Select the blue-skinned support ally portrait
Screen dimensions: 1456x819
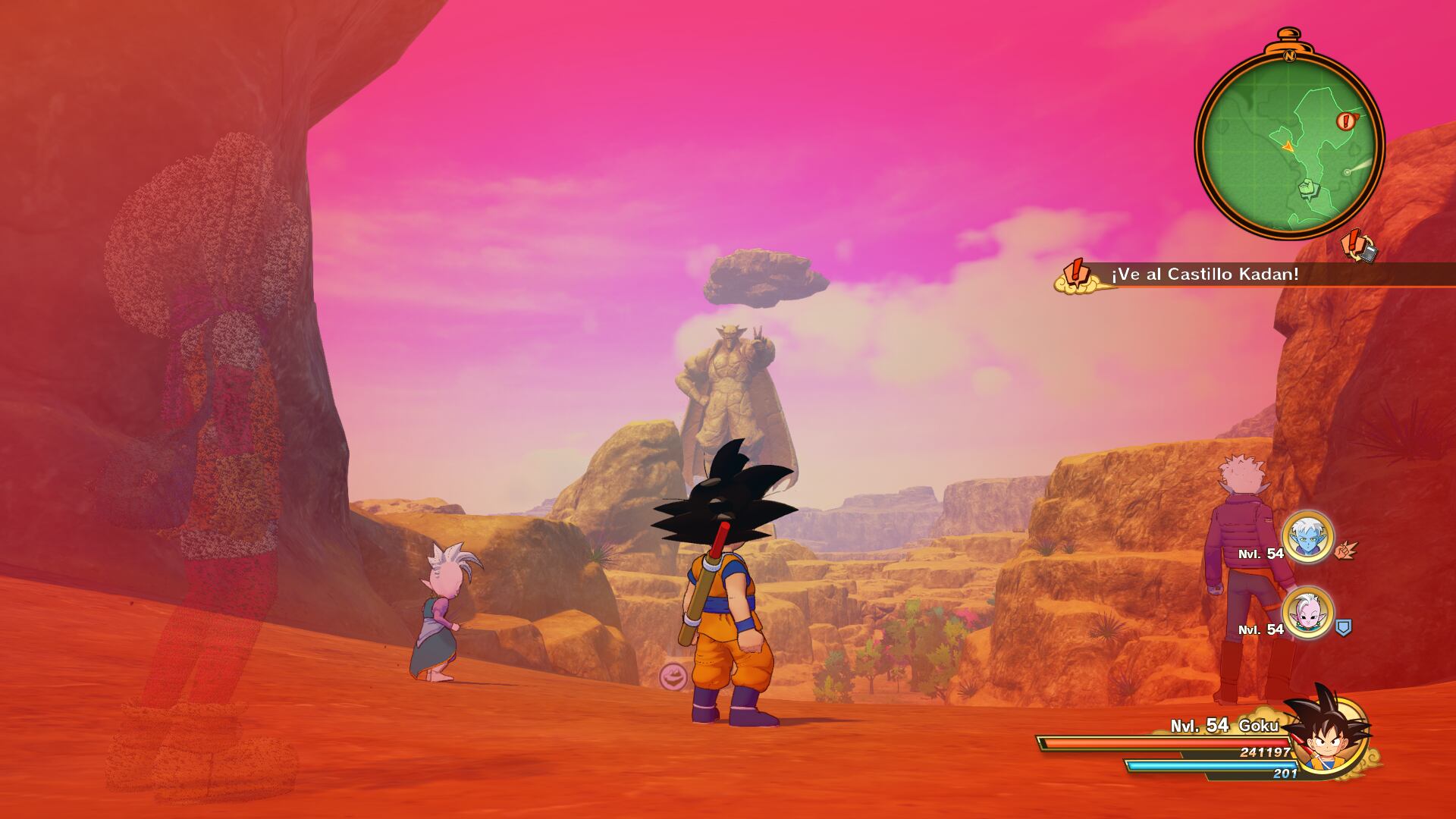pyautogui.click(x=1307, y=537)
